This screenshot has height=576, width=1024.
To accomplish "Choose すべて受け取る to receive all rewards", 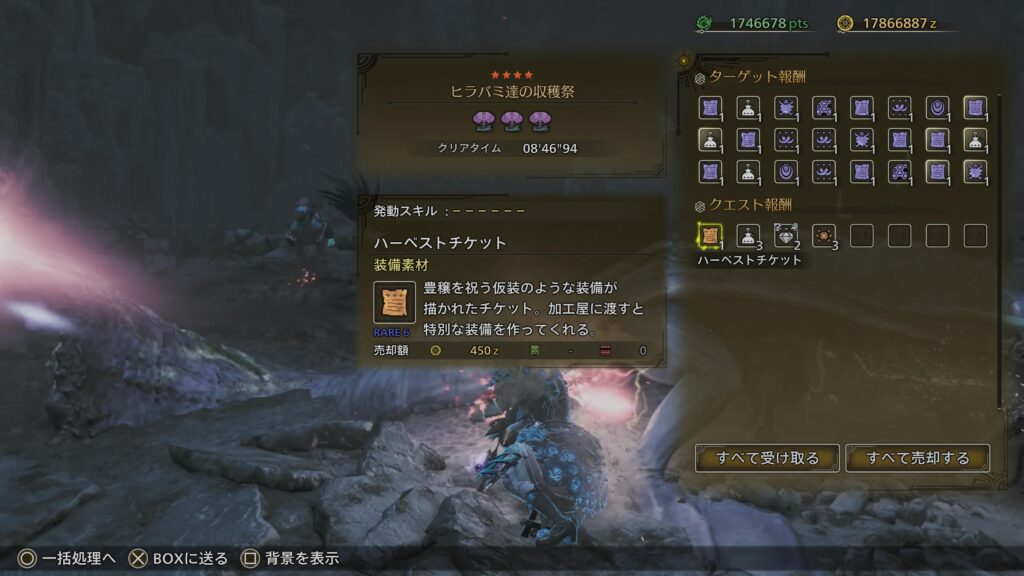I will (767, 458).
